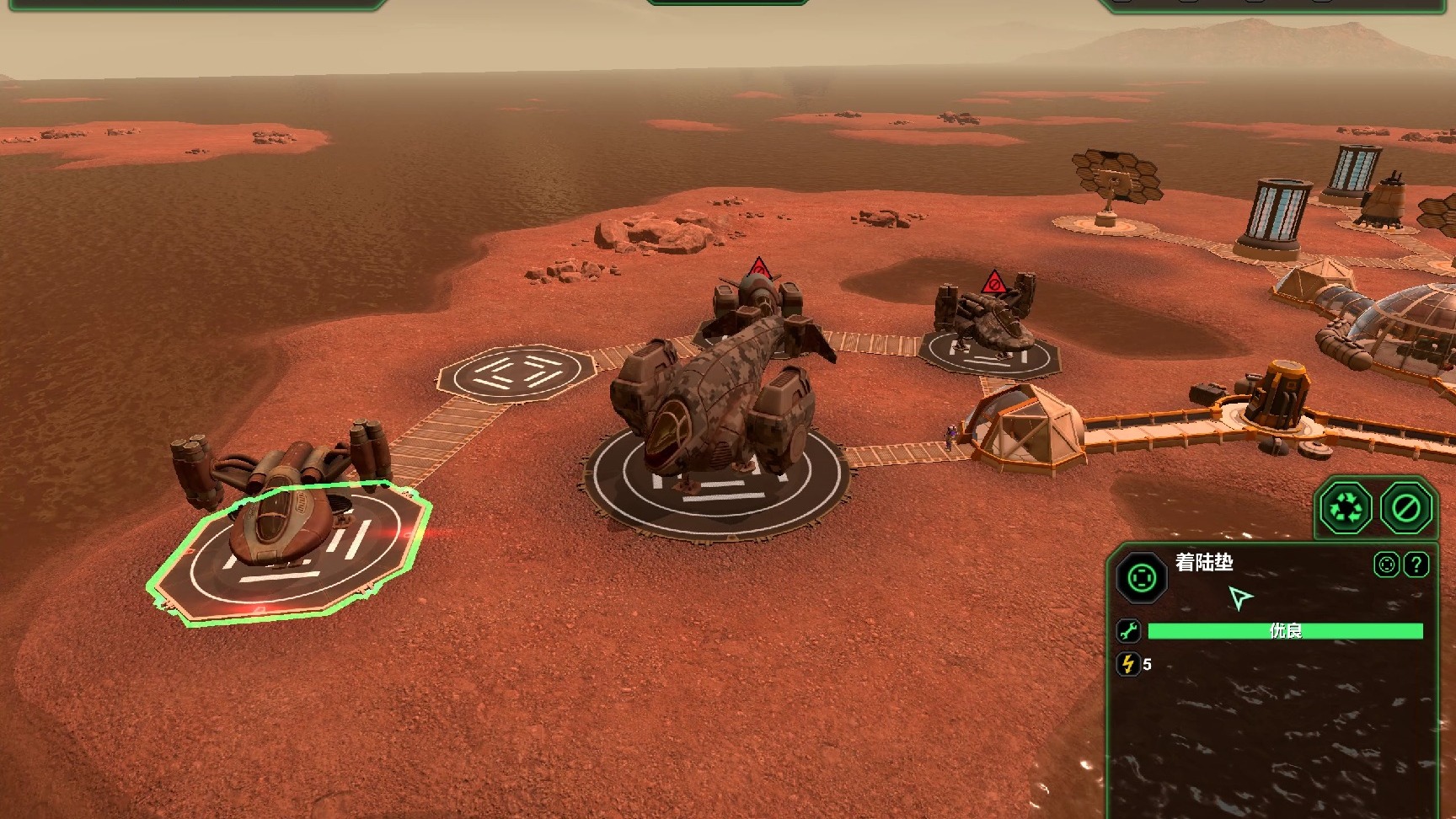Open the question mark help button

(x=1416, y=565)
